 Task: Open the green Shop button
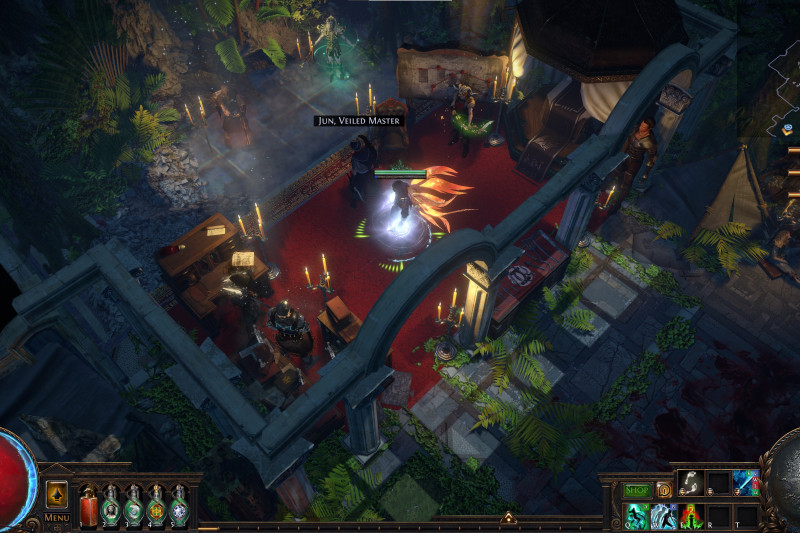coord(637,490)
